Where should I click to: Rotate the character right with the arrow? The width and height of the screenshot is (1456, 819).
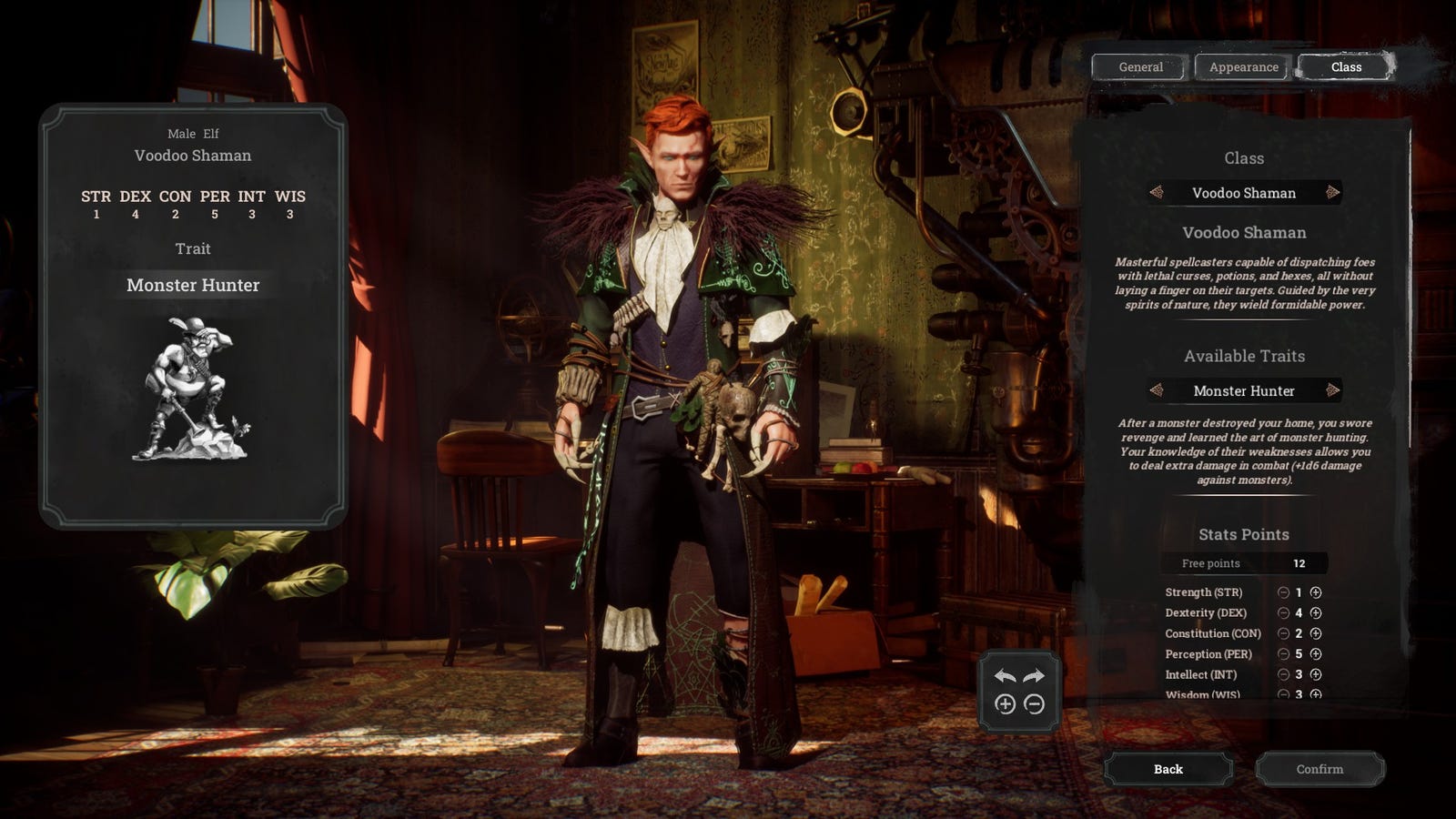1034,676
